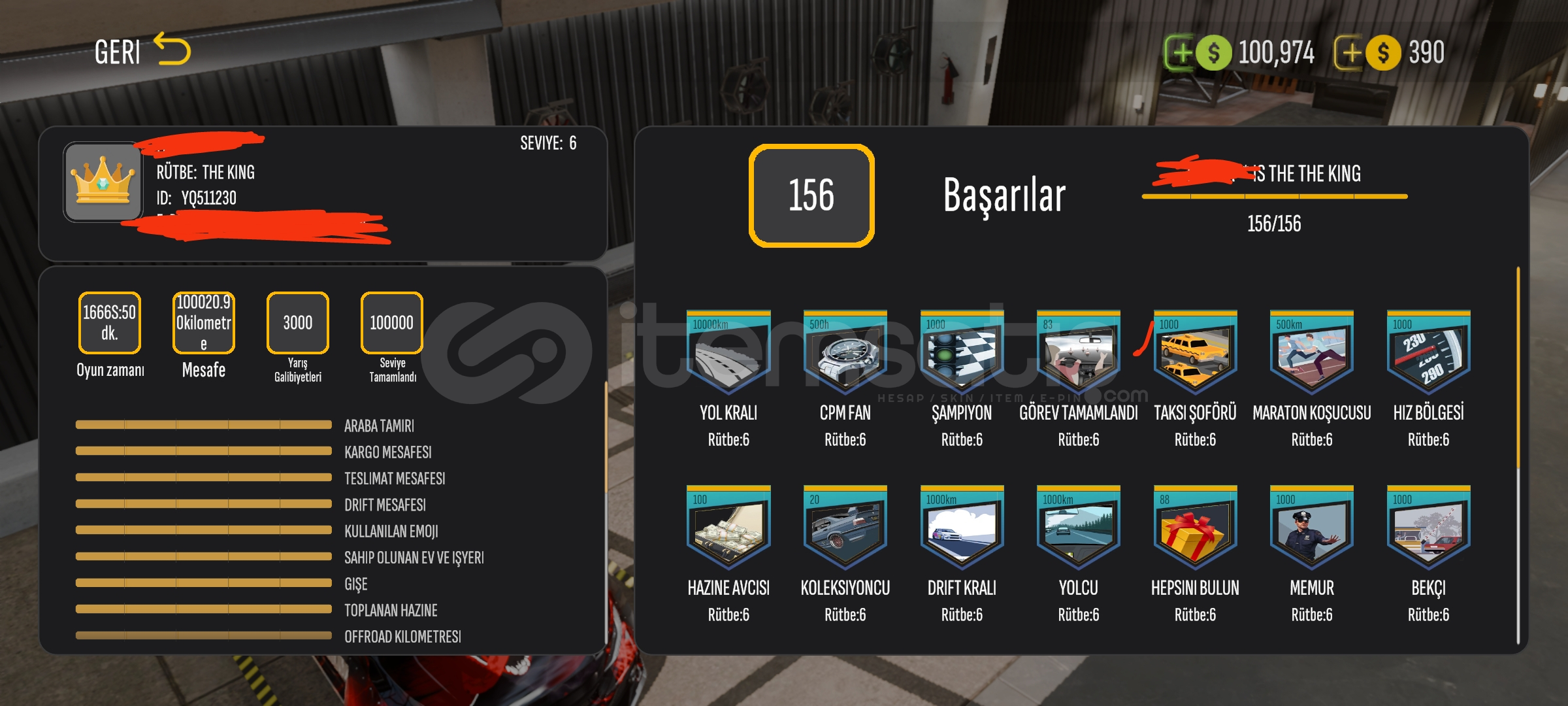
Task: Select the Mesafe stat box
Action: (203, 323)
